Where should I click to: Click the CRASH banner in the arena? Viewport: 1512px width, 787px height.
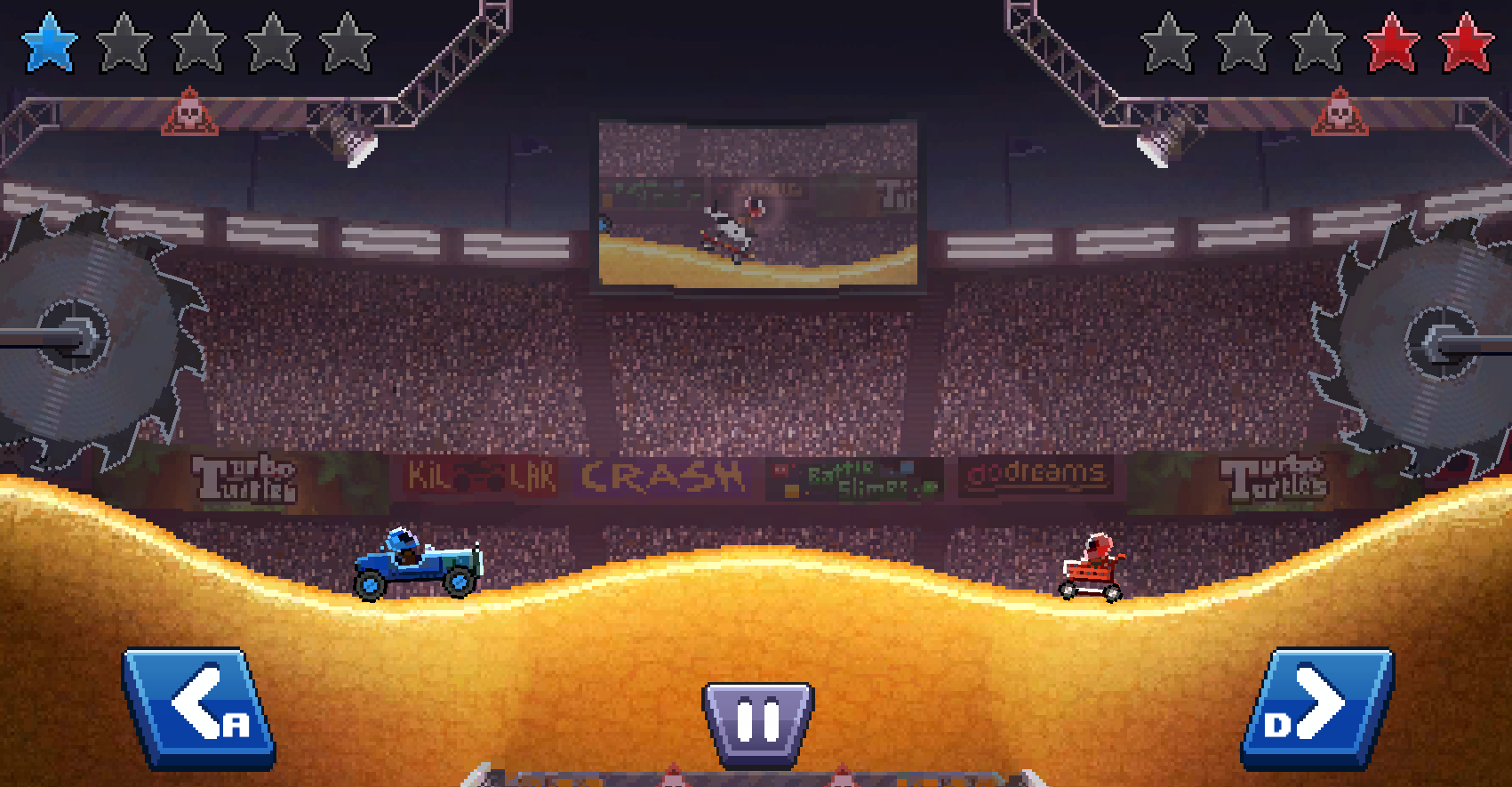click(x=662, y=478)
